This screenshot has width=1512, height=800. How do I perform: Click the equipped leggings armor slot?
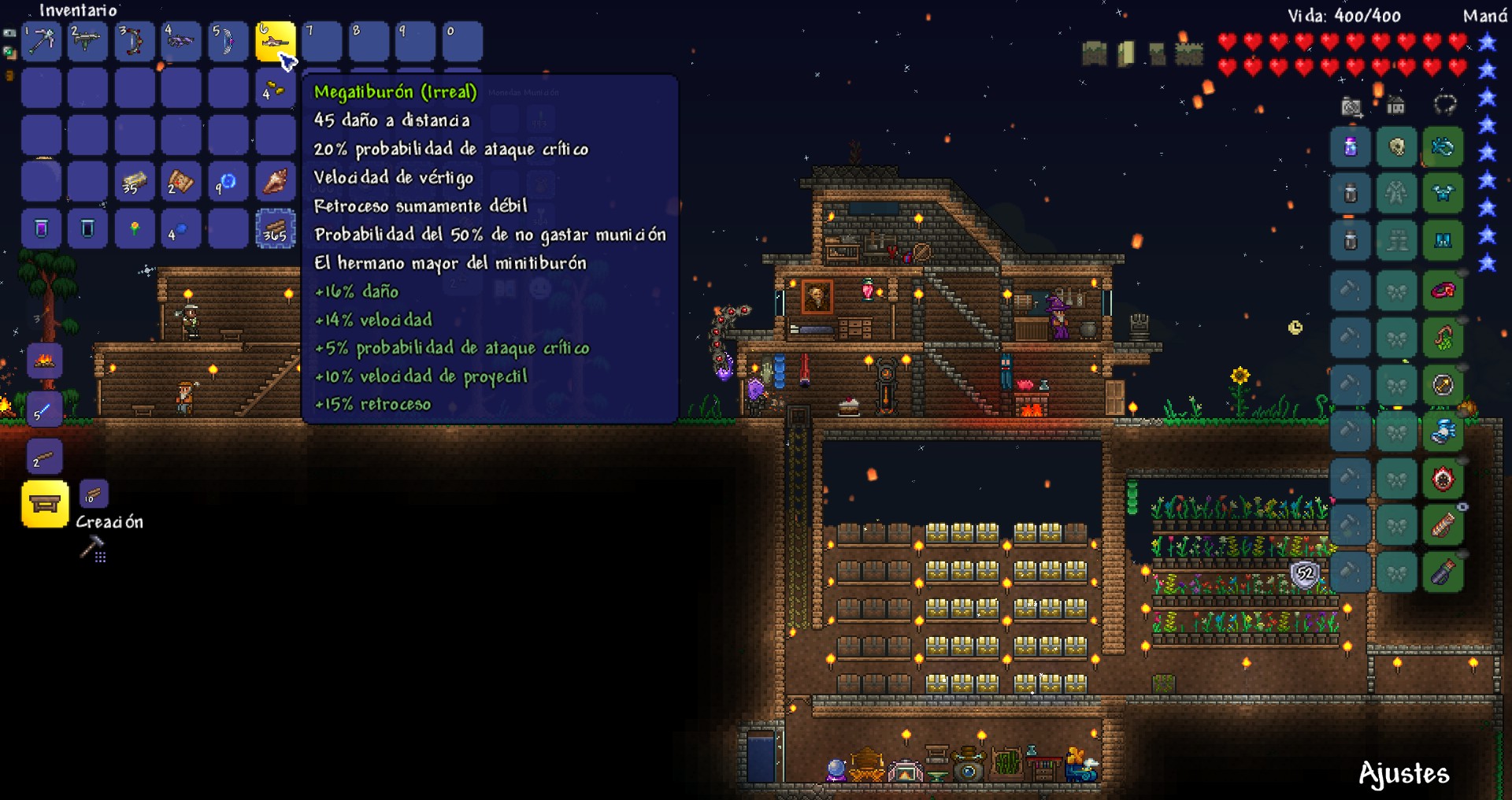click(x=1443, y=241)
